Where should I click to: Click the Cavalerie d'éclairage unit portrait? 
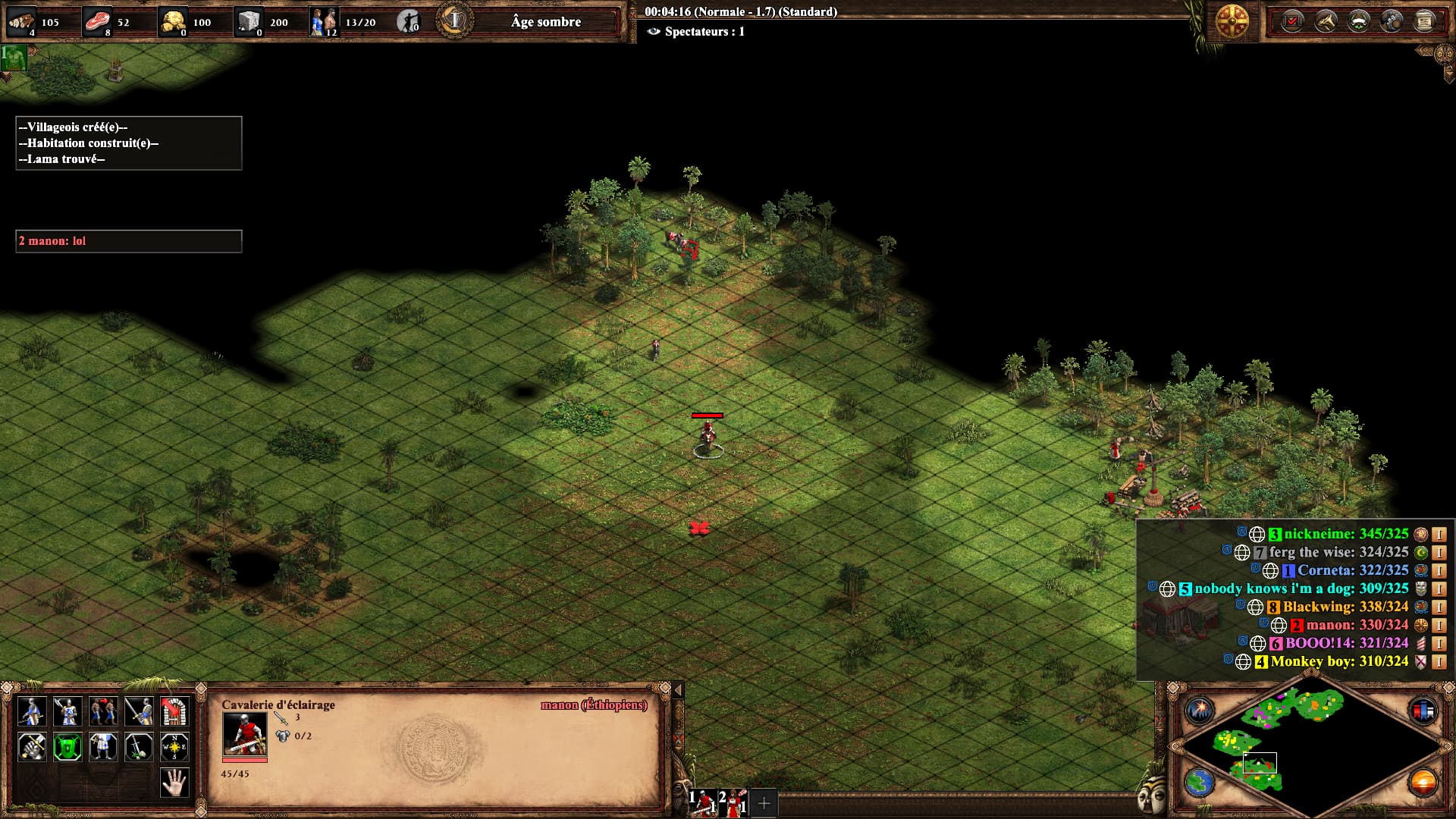244,734
